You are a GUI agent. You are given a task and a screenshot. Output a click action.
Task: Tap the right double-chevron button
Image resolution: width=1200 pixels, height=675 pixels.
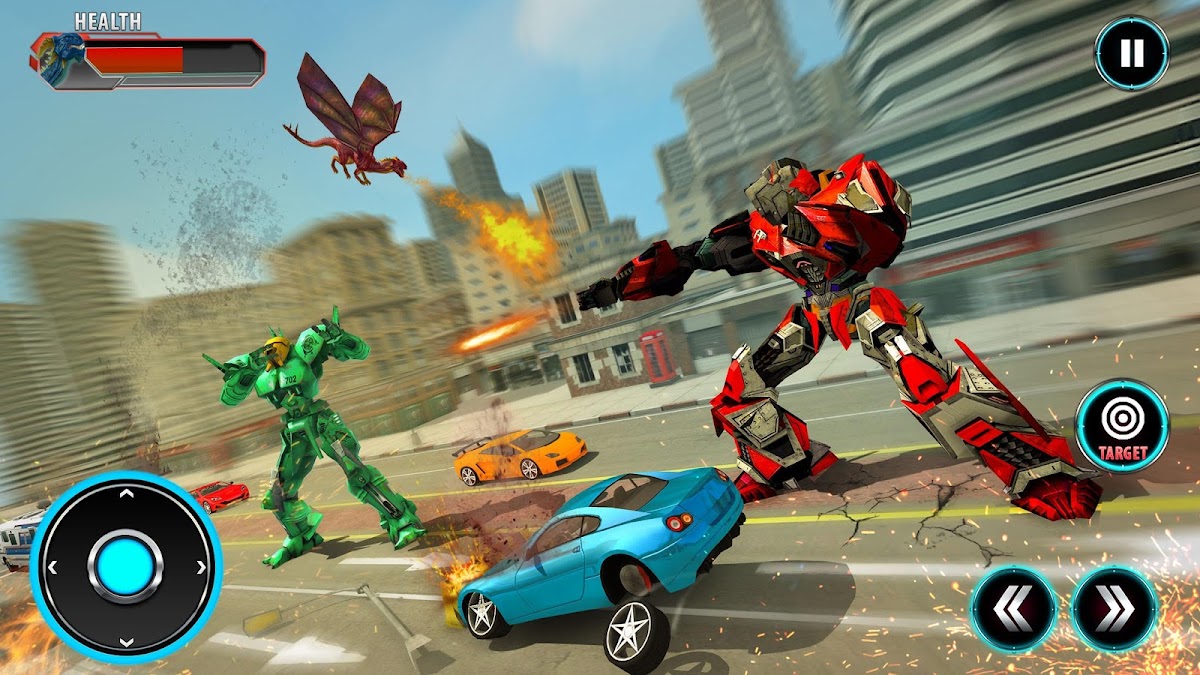click(x=1115, y=608)
